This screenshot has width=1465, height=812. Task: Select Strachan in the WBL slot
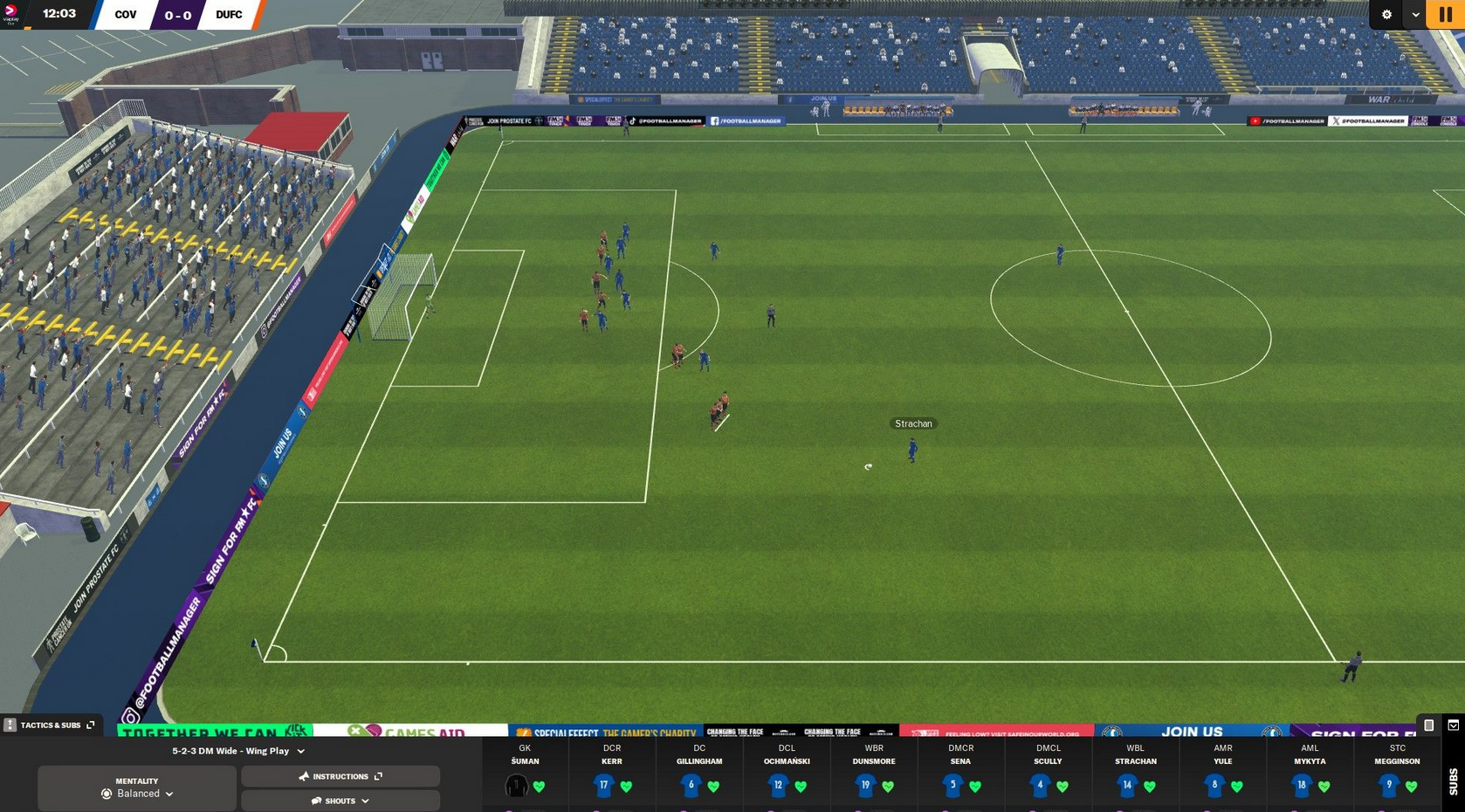tap(1128, 785)
